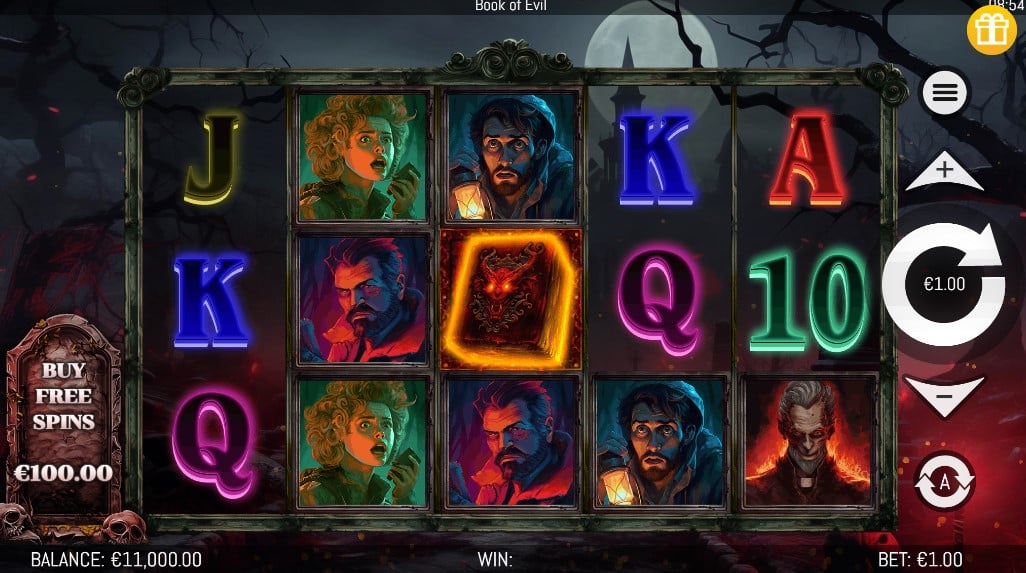
Task: Open the hamburger menu
Action: 945,94
